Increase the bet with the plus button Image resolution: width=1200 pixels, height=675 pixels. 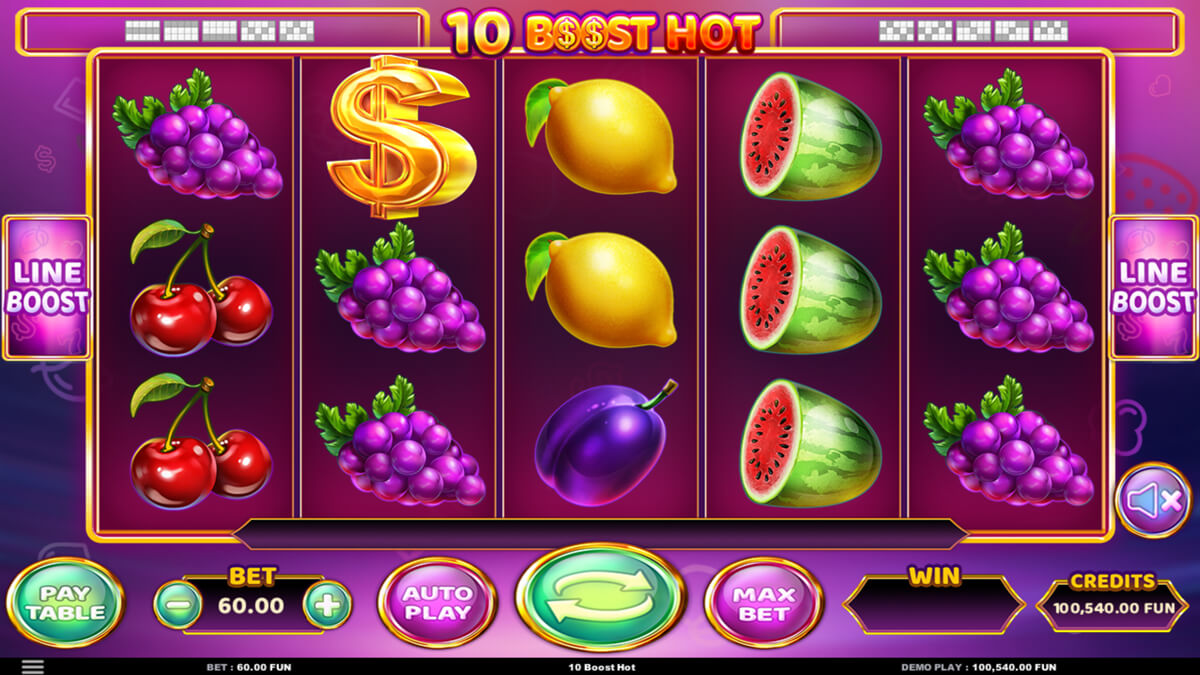[327, 604]
